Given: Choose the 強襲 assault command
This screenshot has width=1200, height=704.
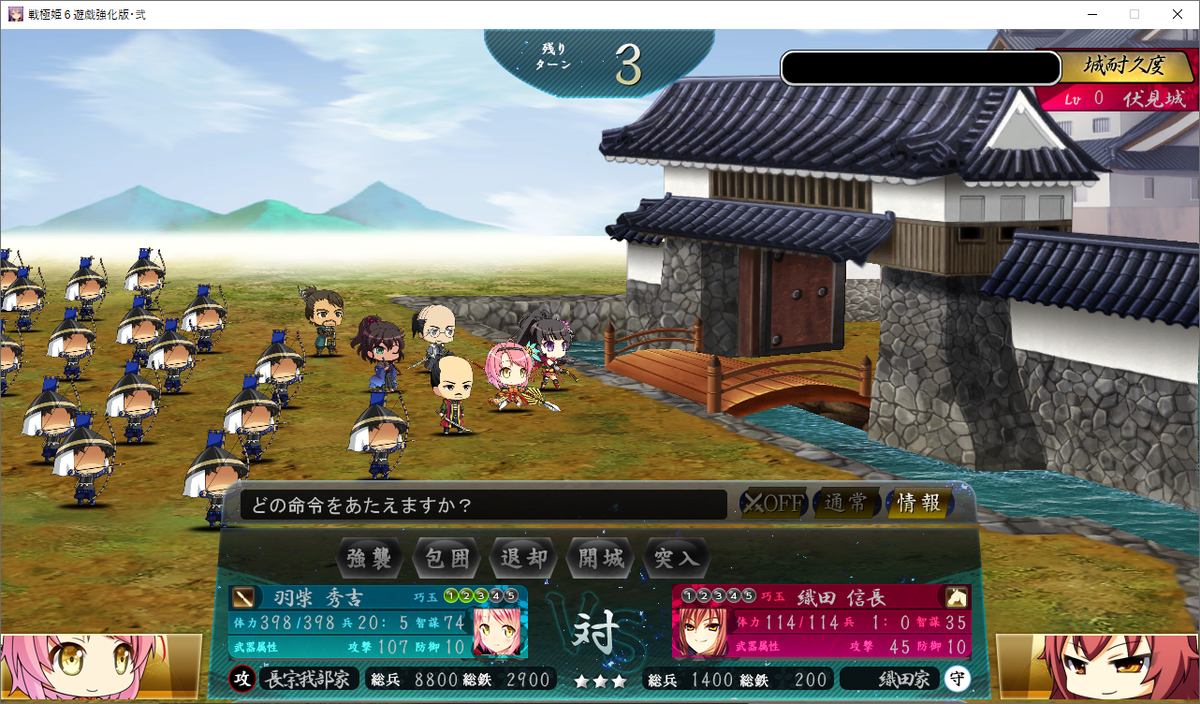Looking at the screenshot, I should 370,558.
